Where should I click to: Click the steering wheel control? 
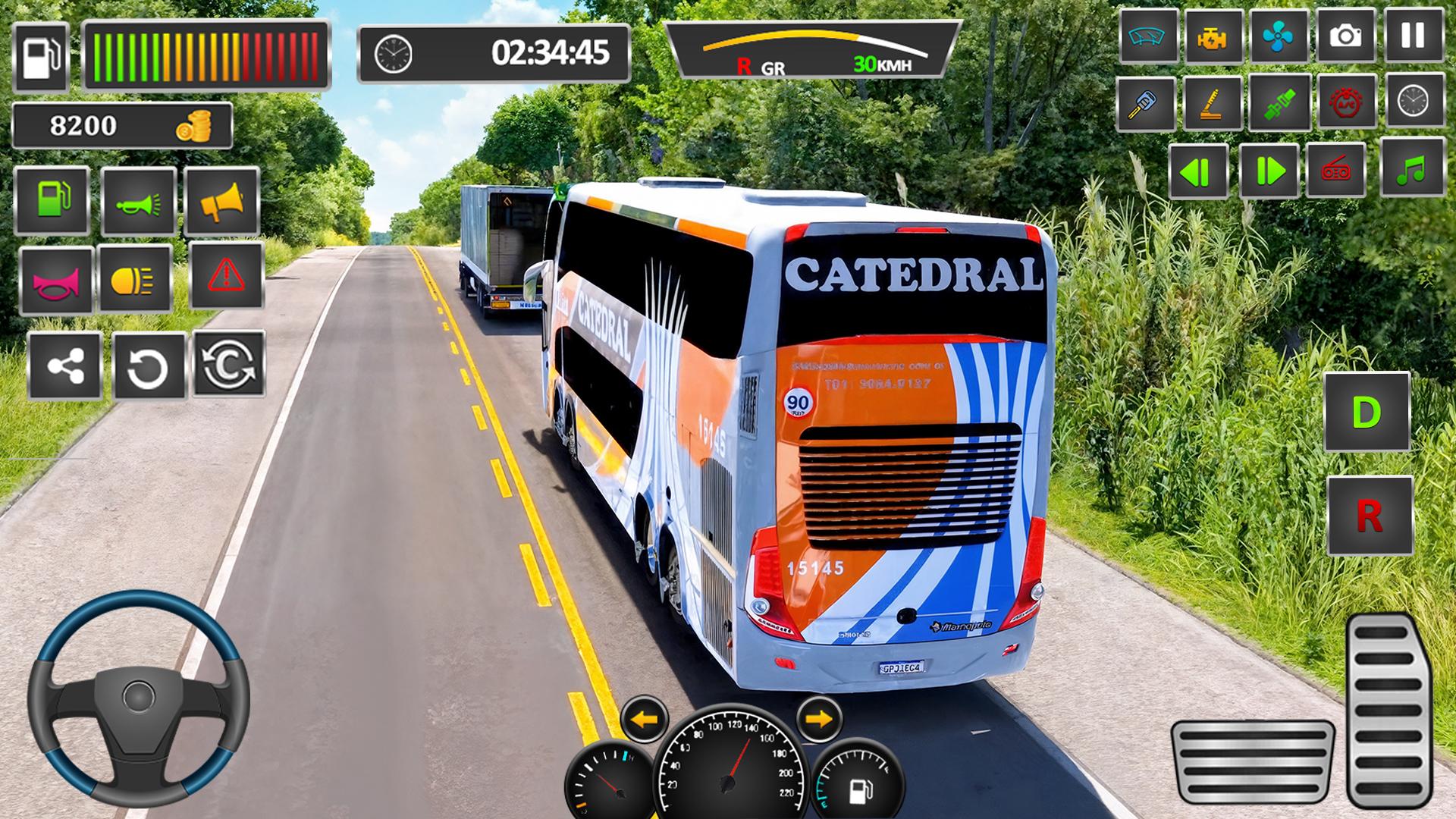[x=139, y=698]
